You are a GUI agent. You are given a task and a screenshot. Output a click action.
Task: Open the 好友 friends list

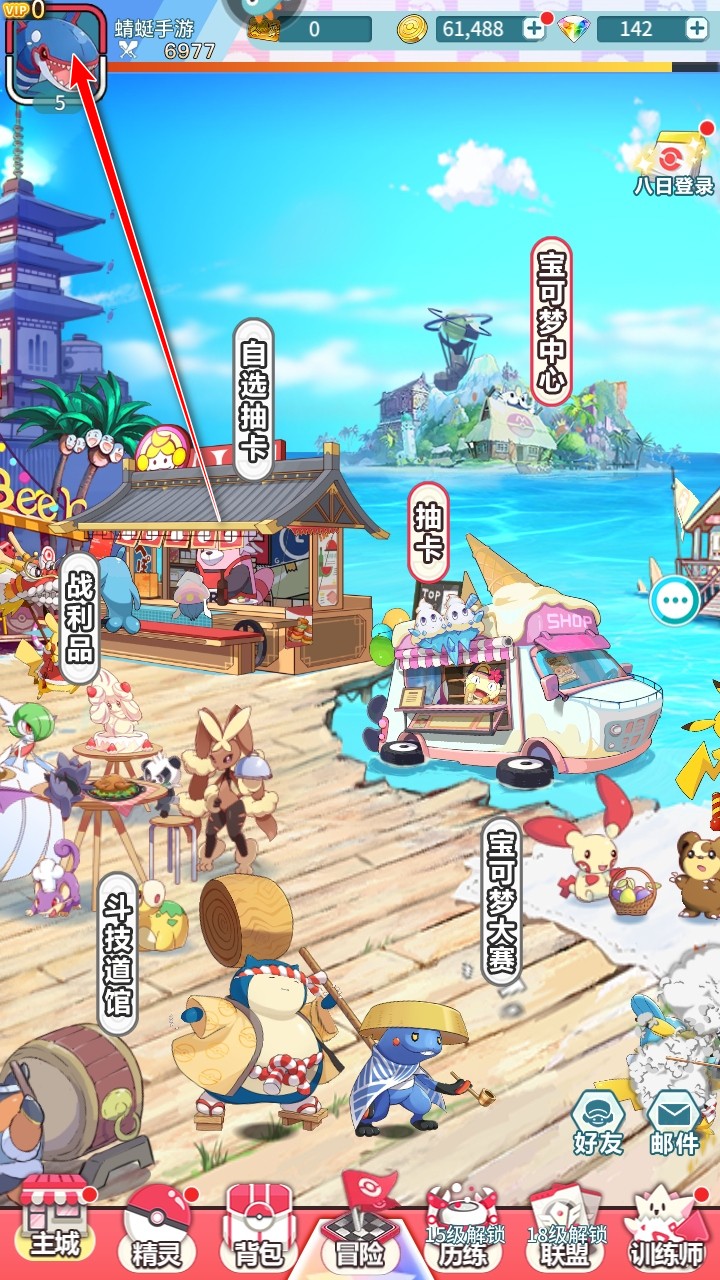pyautogui.click(x=598, y=1122)
